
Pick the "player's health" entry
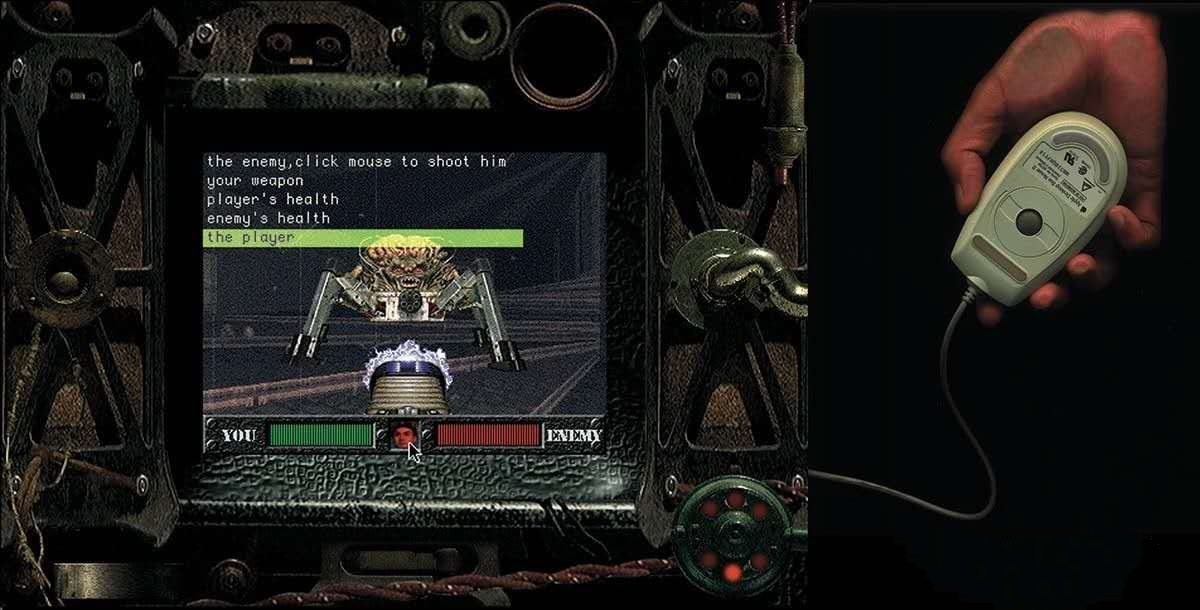(x=272, y=199)
